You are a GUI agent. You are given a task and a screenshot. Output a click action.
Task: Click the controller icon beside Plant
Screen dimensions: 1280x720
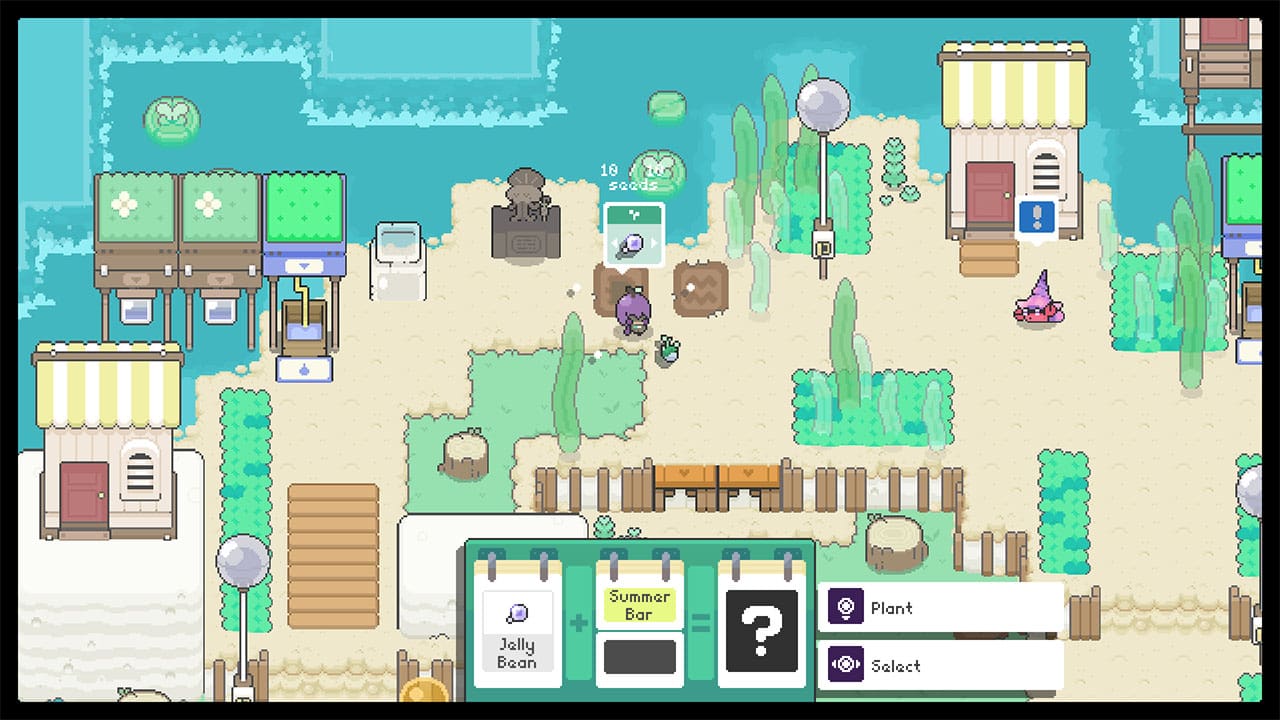844,607
